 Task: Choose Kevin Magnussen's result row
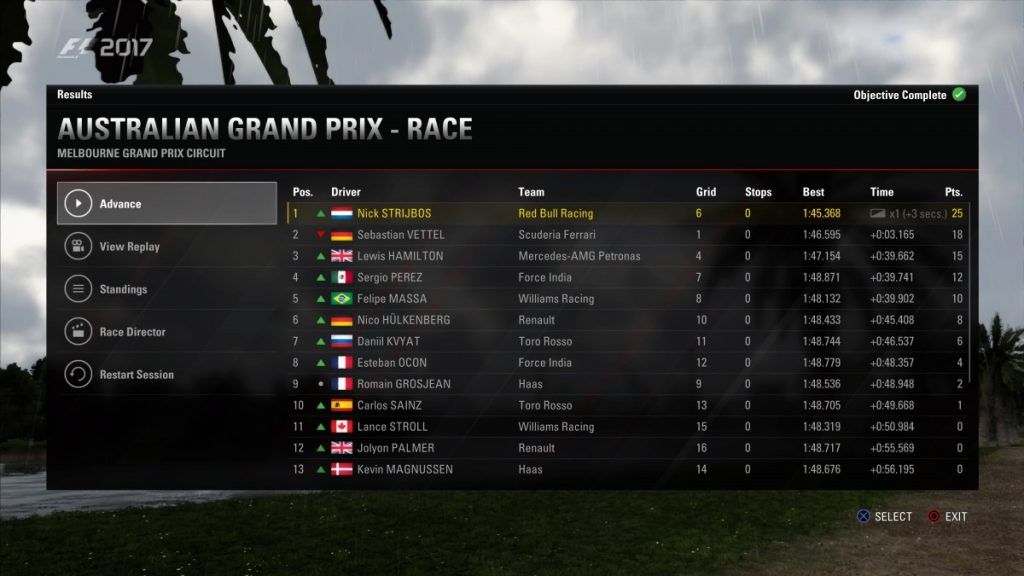point(628,469)
